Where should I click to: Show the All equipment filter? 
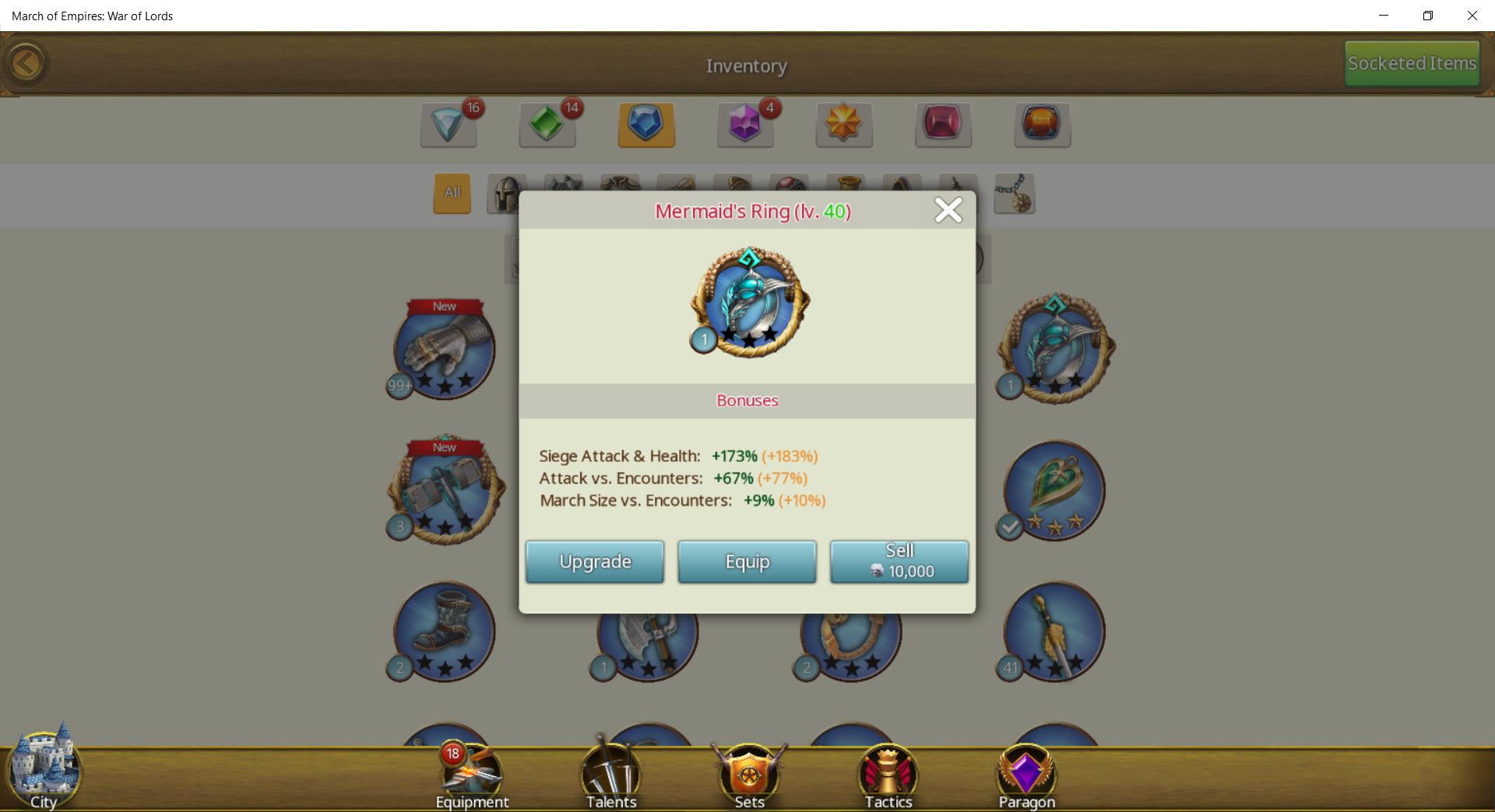pyautogui.click(x=452, y=193)
